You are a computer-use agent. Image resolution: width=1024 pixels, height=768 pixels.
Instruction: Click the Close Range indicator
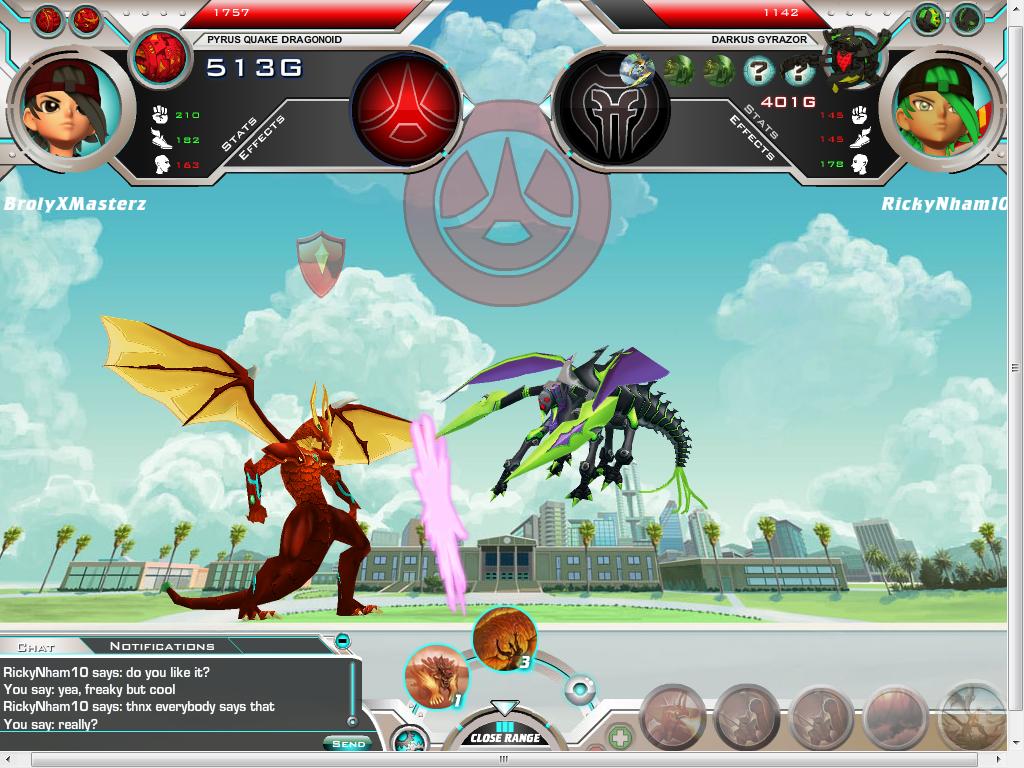(505, 737)
